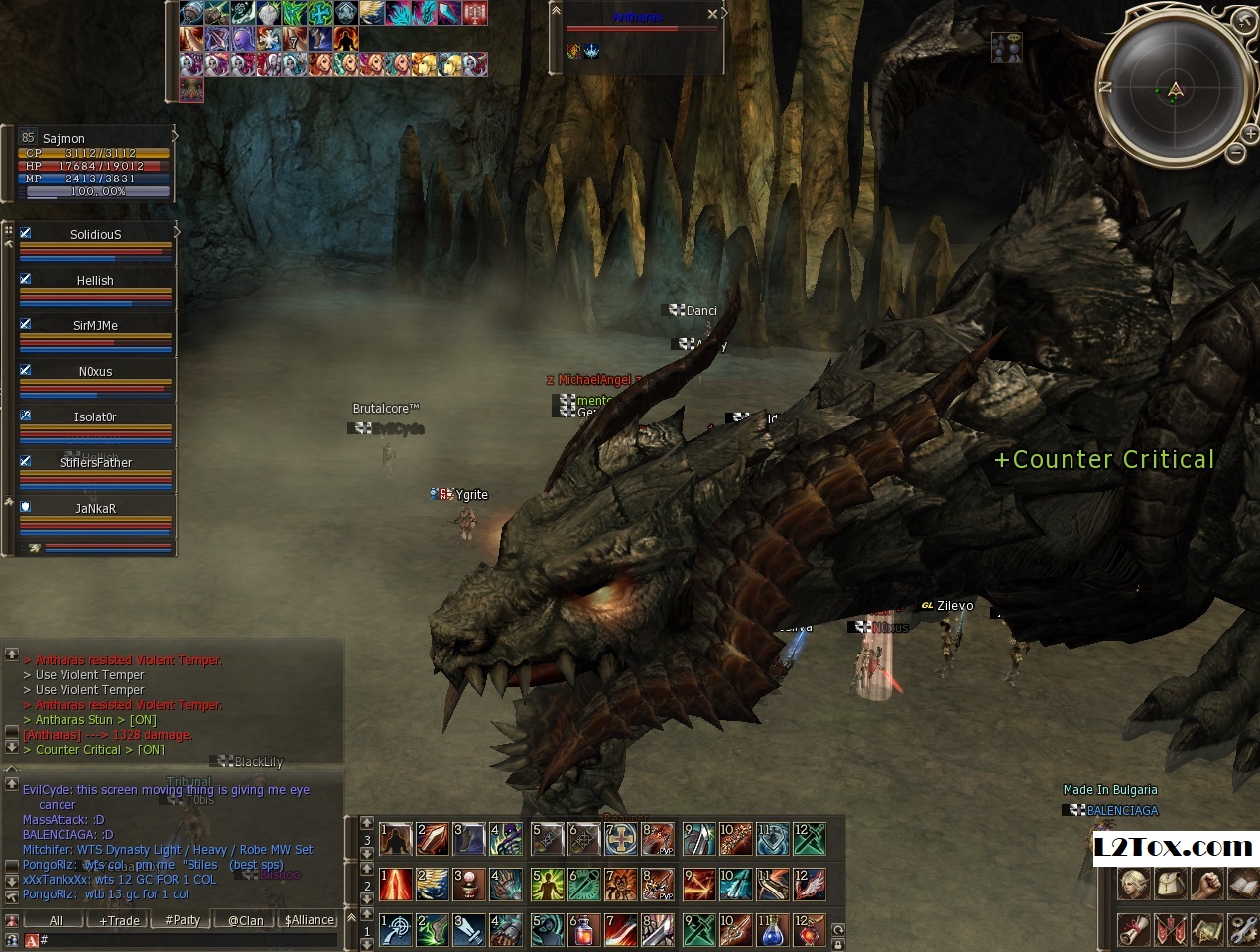Switch chat to the @Clan tab
The width and height of the screenshot is (1260, 952).
pyautogui.click(x=245, y=920)
